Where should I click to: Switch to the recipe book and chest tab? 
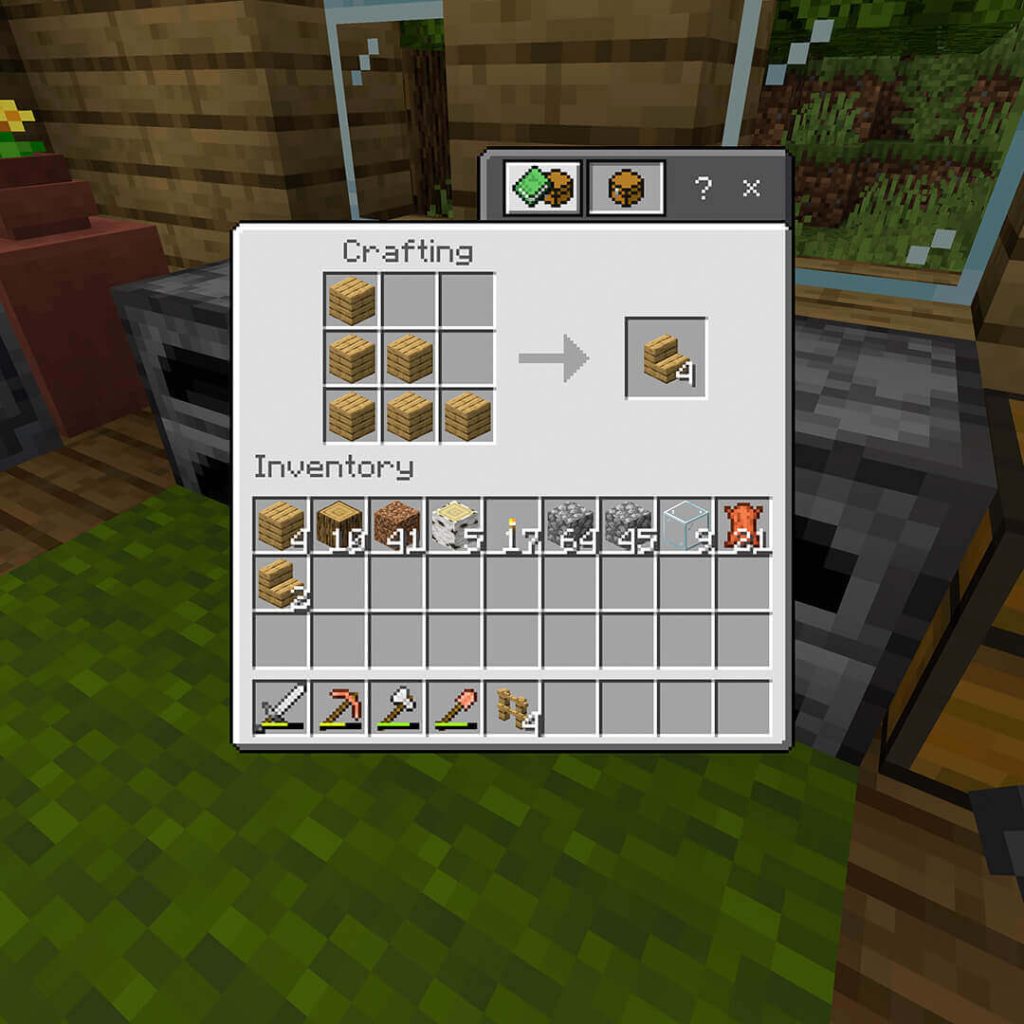click(x=542, y=187)
